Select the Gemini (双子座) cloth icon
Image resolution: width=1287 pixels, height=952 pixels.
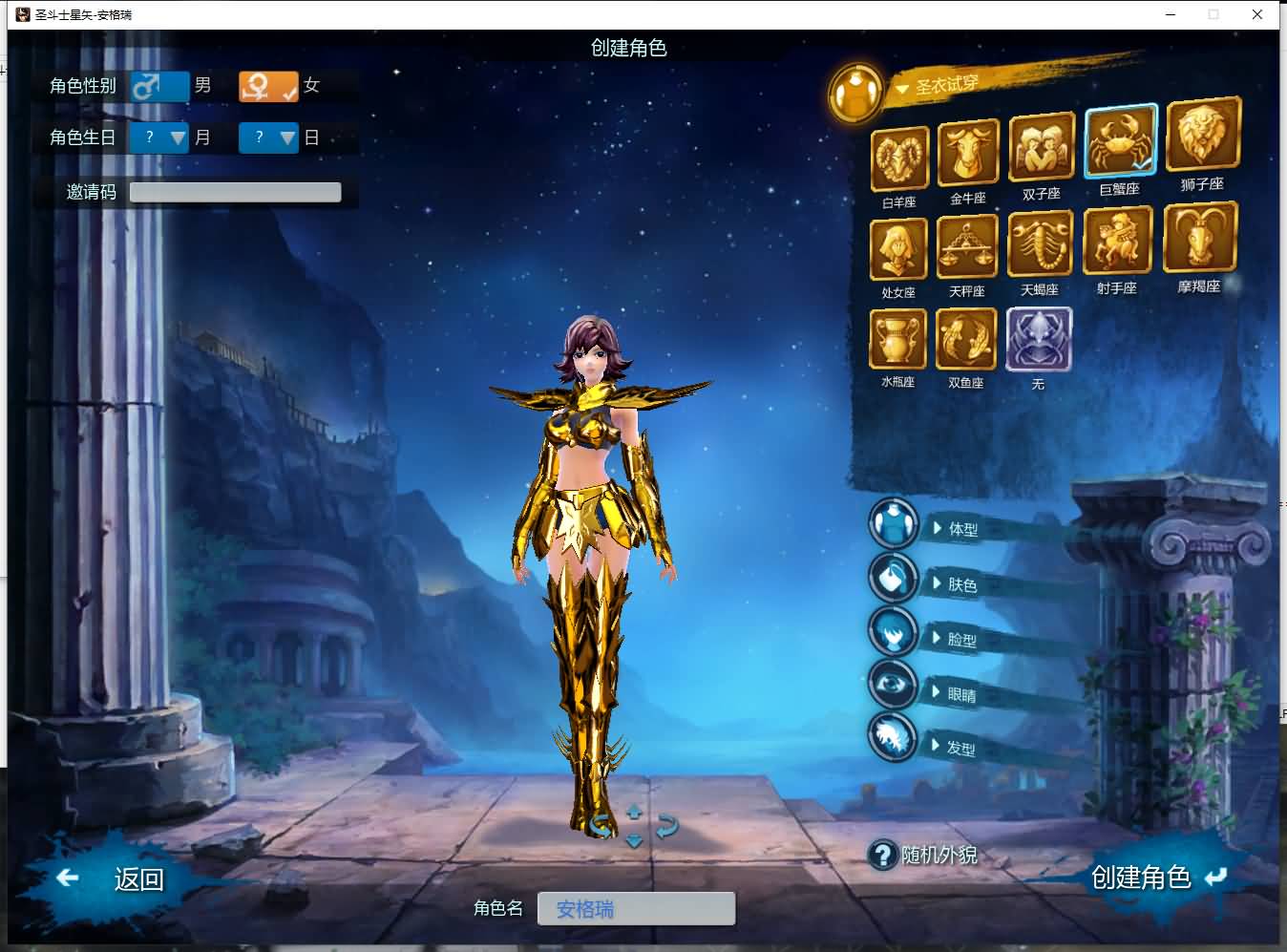click(x=1041, y=147)
